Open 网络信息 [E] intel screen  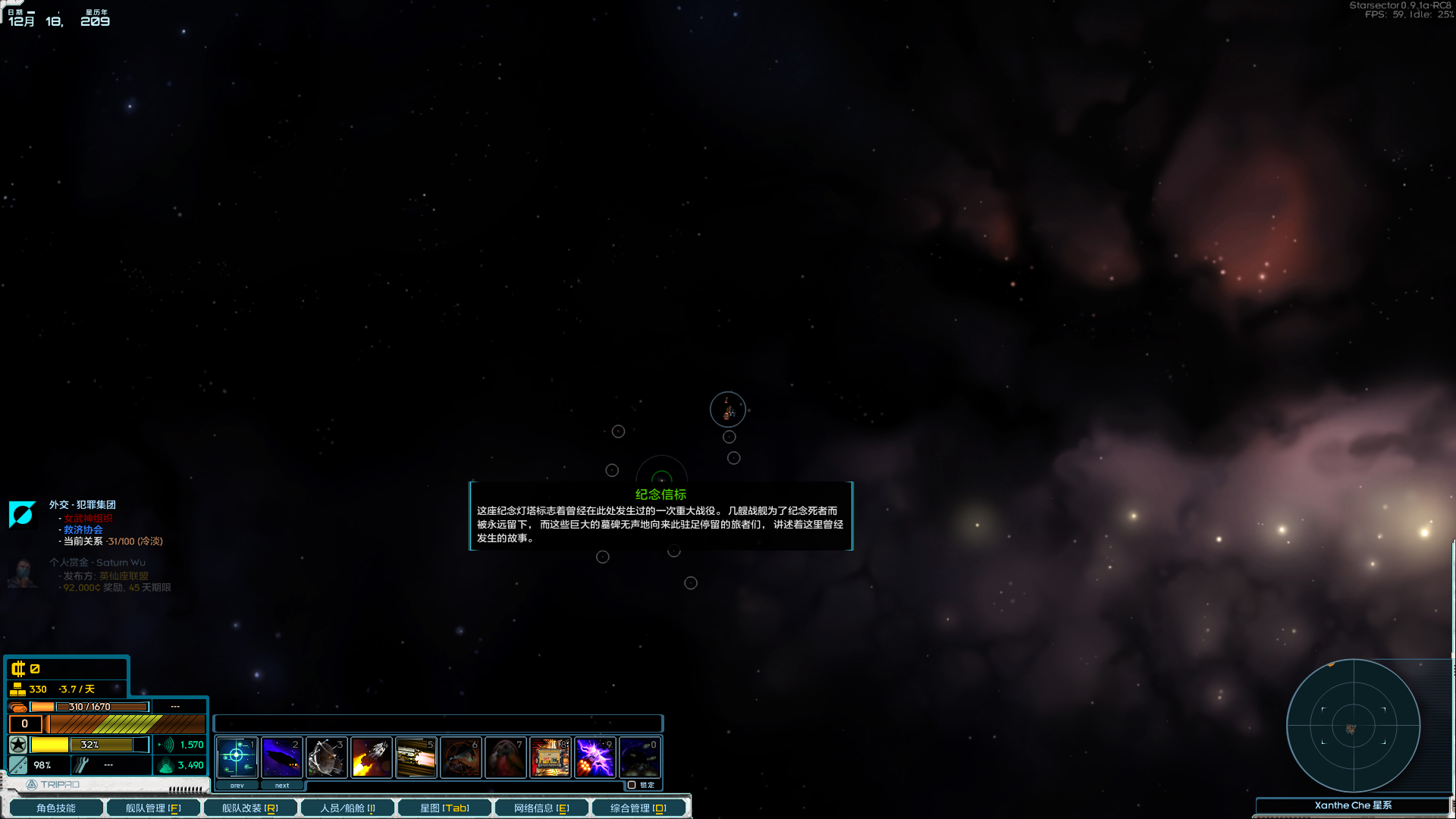click(541, 807)
